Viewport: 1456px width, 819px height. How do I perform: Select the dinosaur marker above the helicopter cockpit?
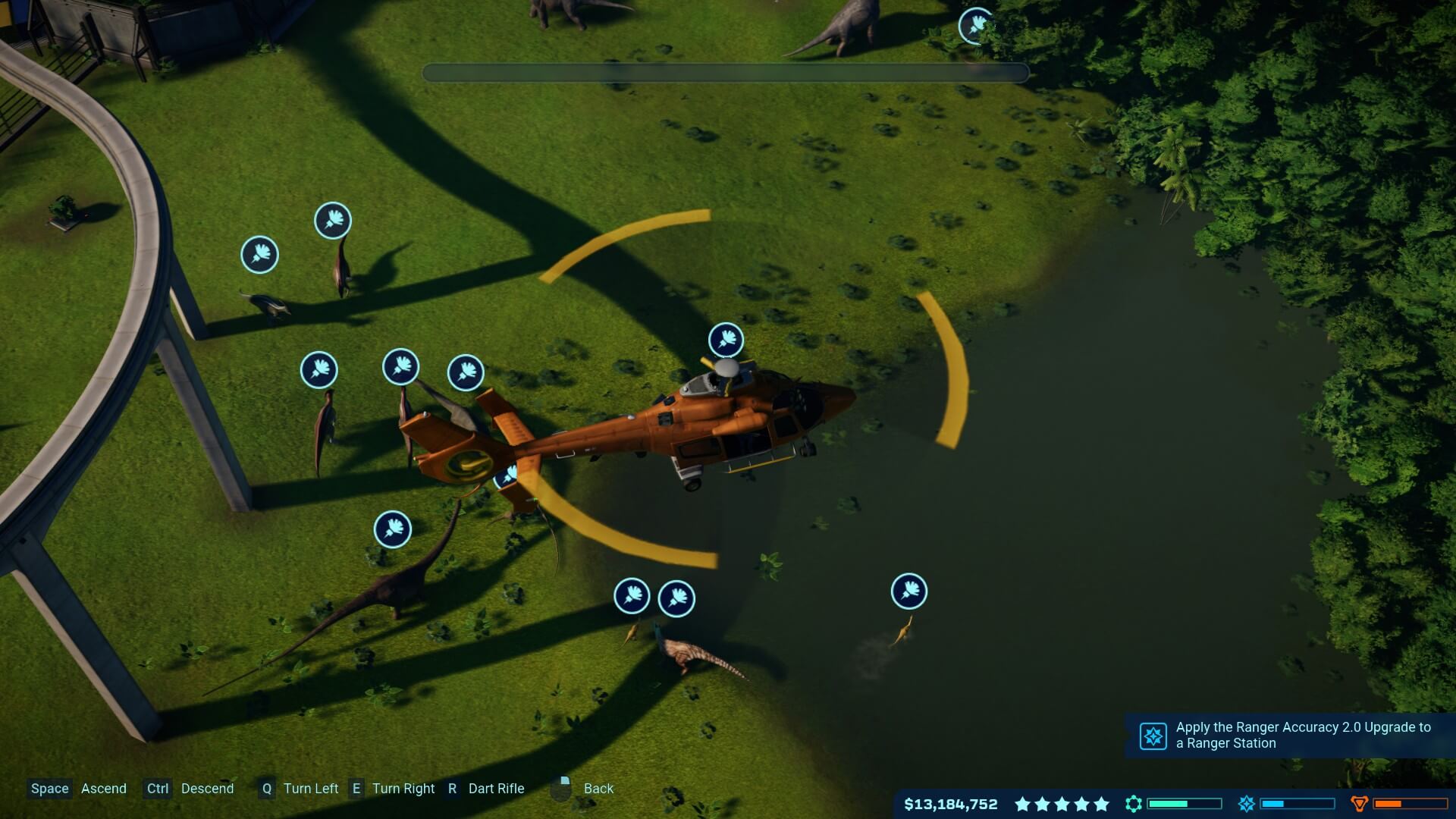click(x=726, y=340)
